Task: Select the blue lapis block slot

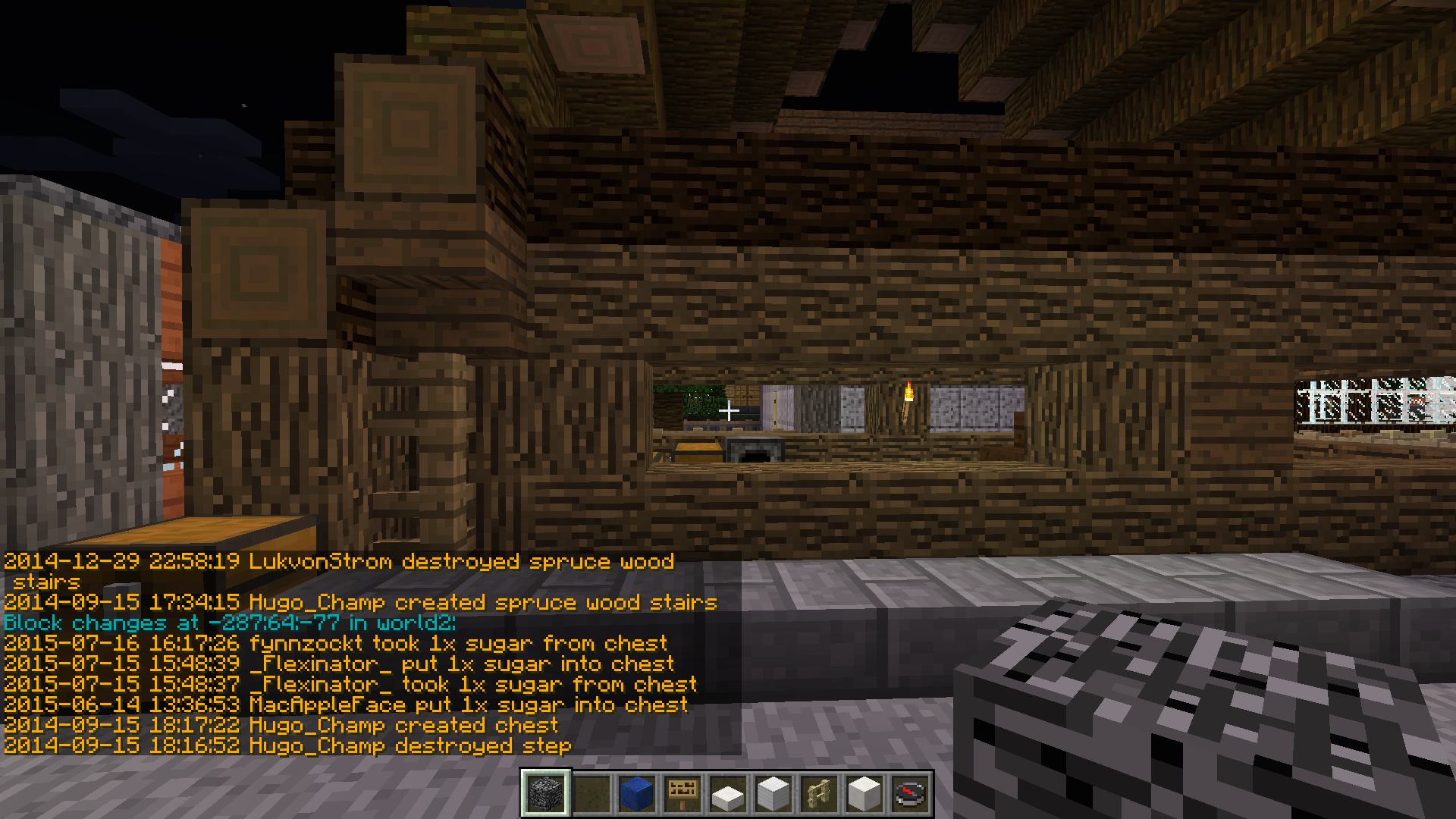Action: [637, 794]
